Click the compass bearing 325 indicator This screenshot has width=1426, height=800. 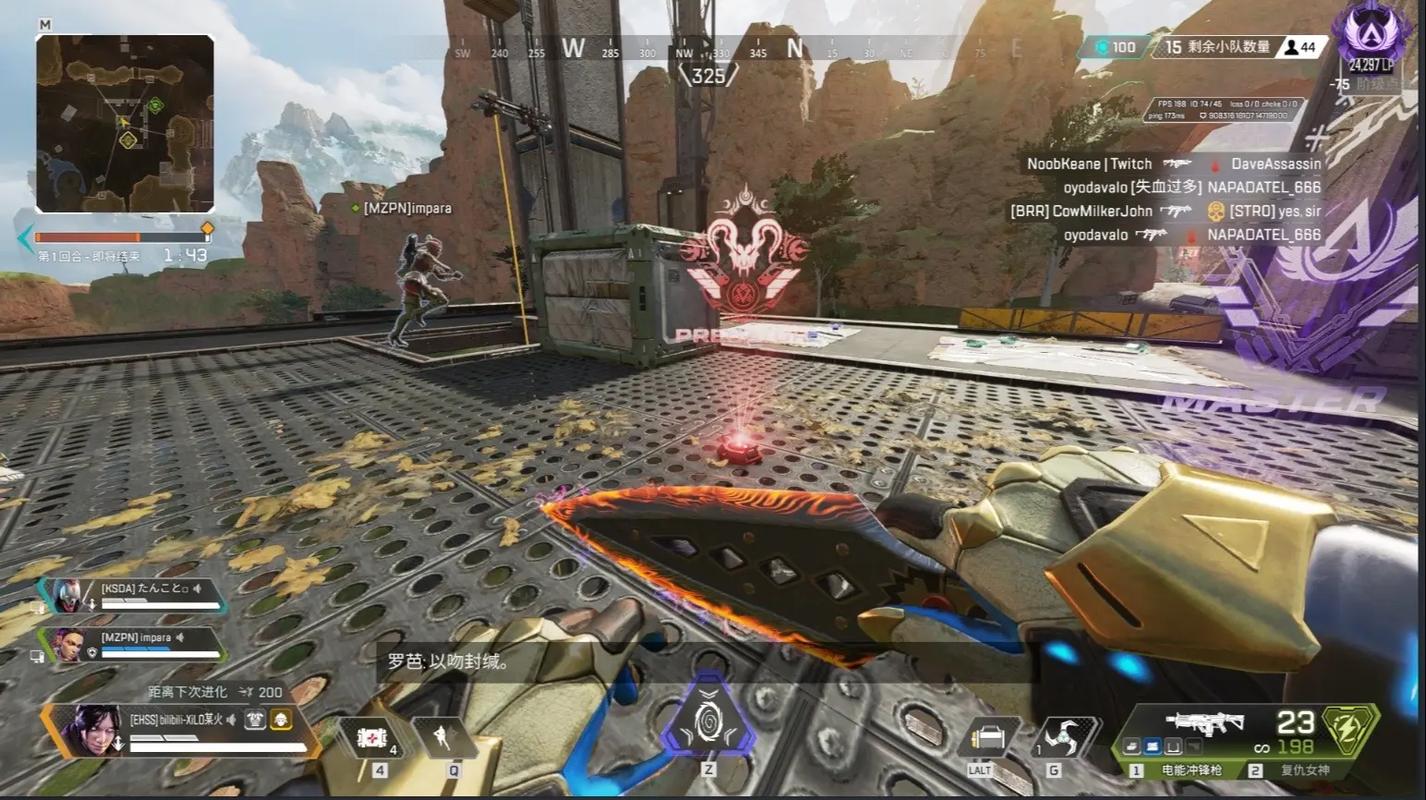[708, 75]
